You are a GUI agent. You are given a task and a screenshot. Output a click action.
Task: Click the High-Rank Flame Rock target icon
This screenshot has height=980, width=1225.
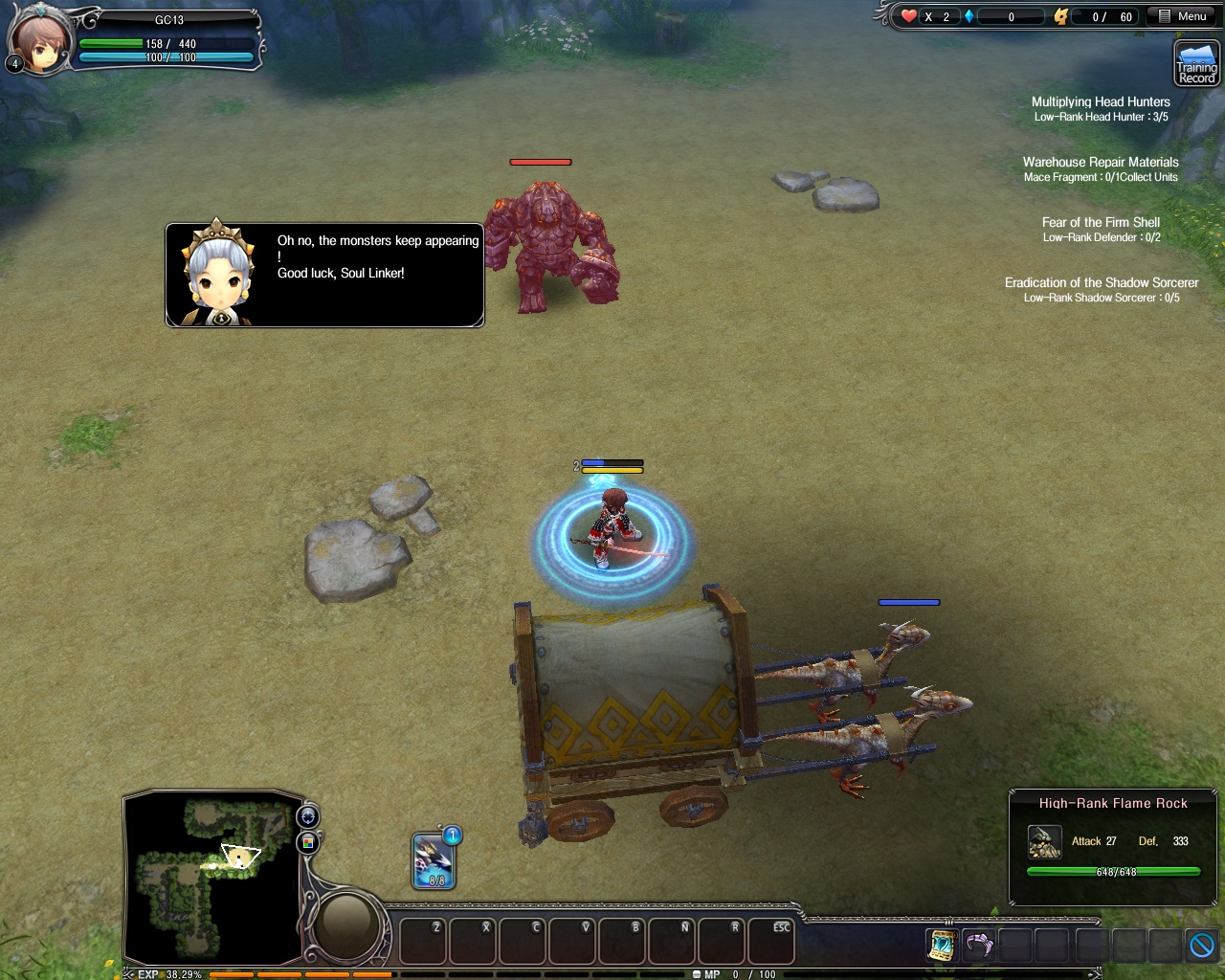point(1044,842)
